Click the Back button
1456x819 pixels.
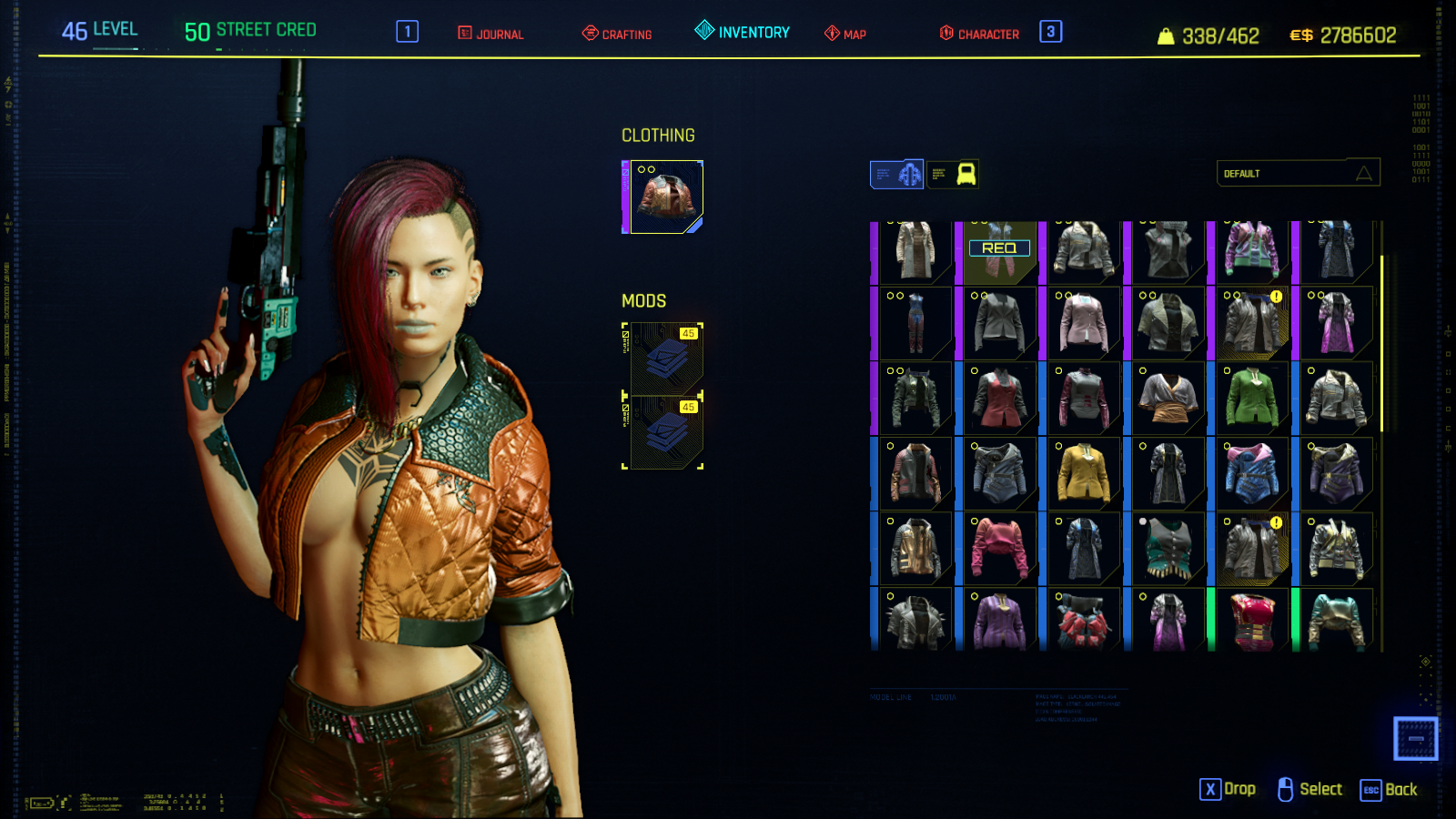tap(1389, 790)
